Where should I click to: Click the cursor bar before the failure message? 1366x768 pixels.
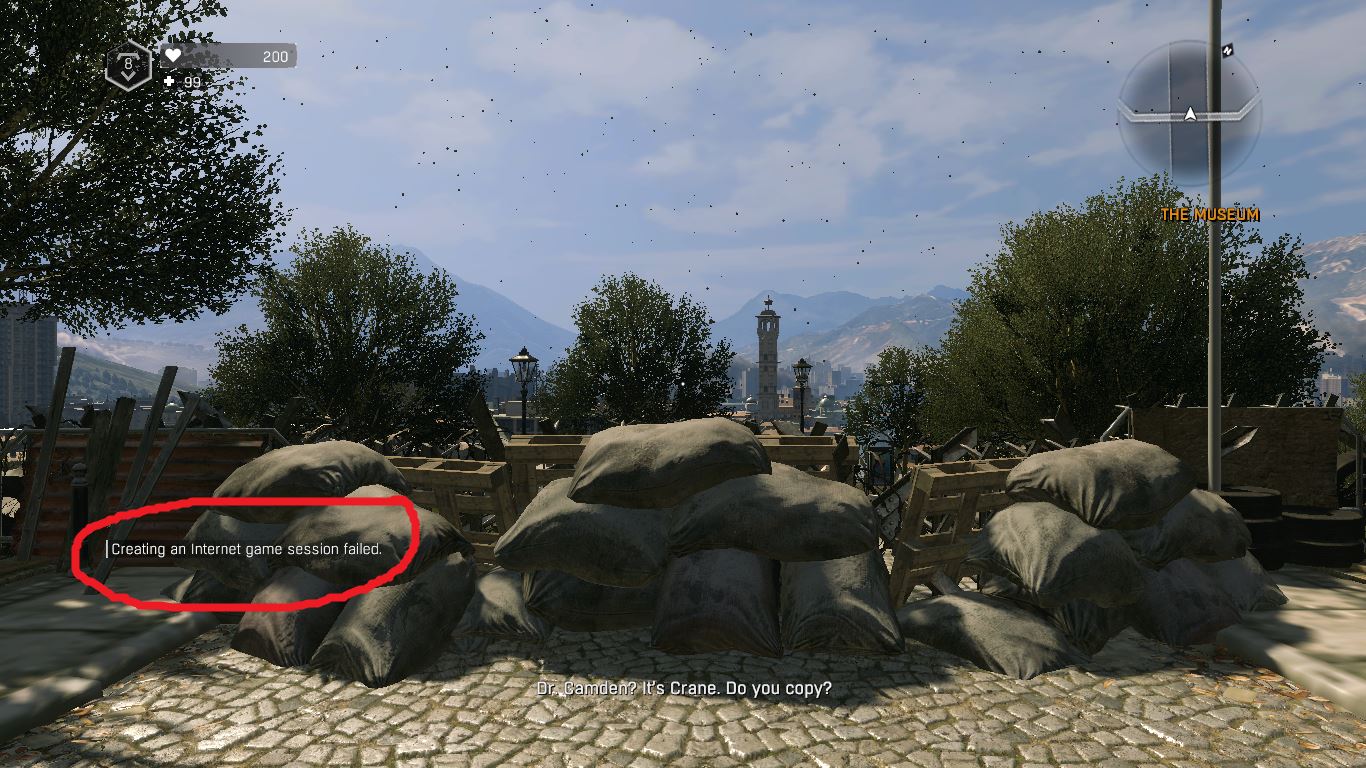[108, 548]
